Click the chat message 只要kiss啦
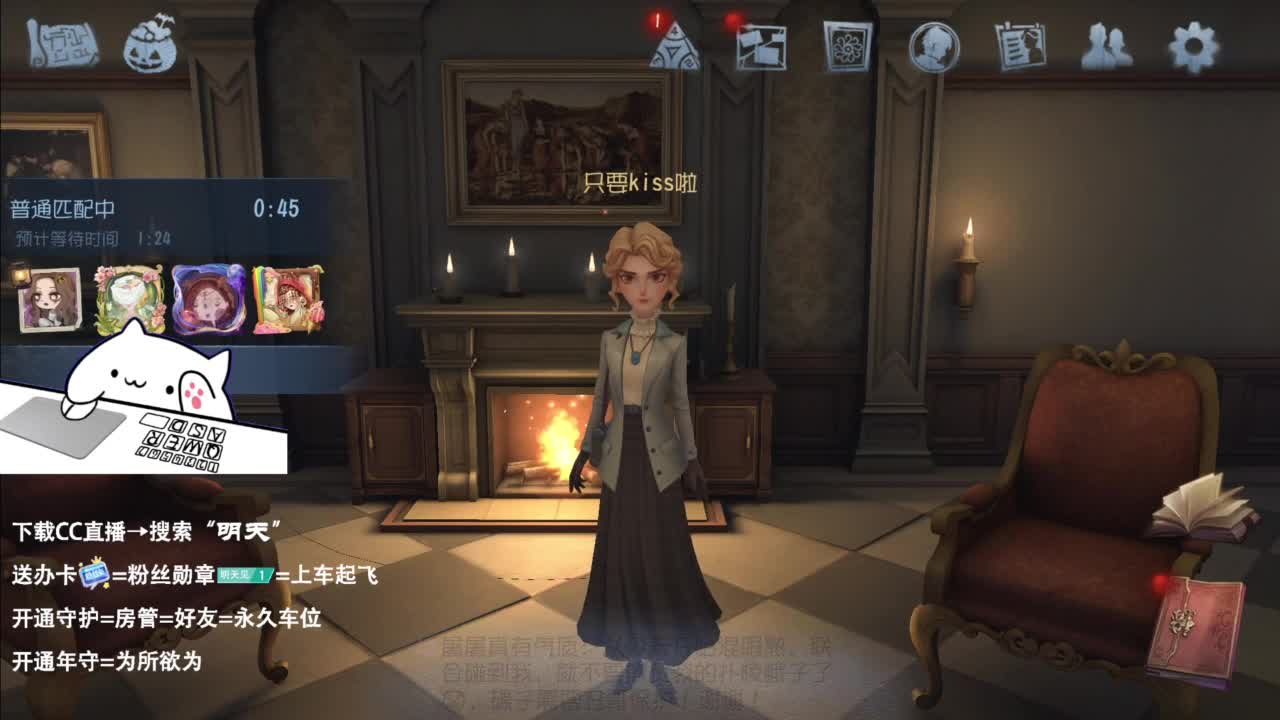The image size is (1280, 720). pos(640,180)
